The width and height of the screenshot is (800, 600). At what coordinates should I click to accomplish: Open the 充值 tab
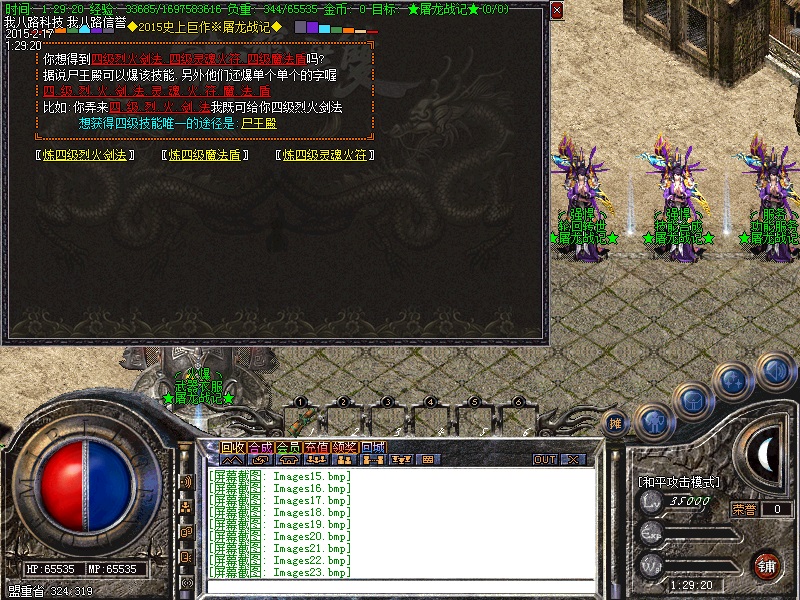316,446
